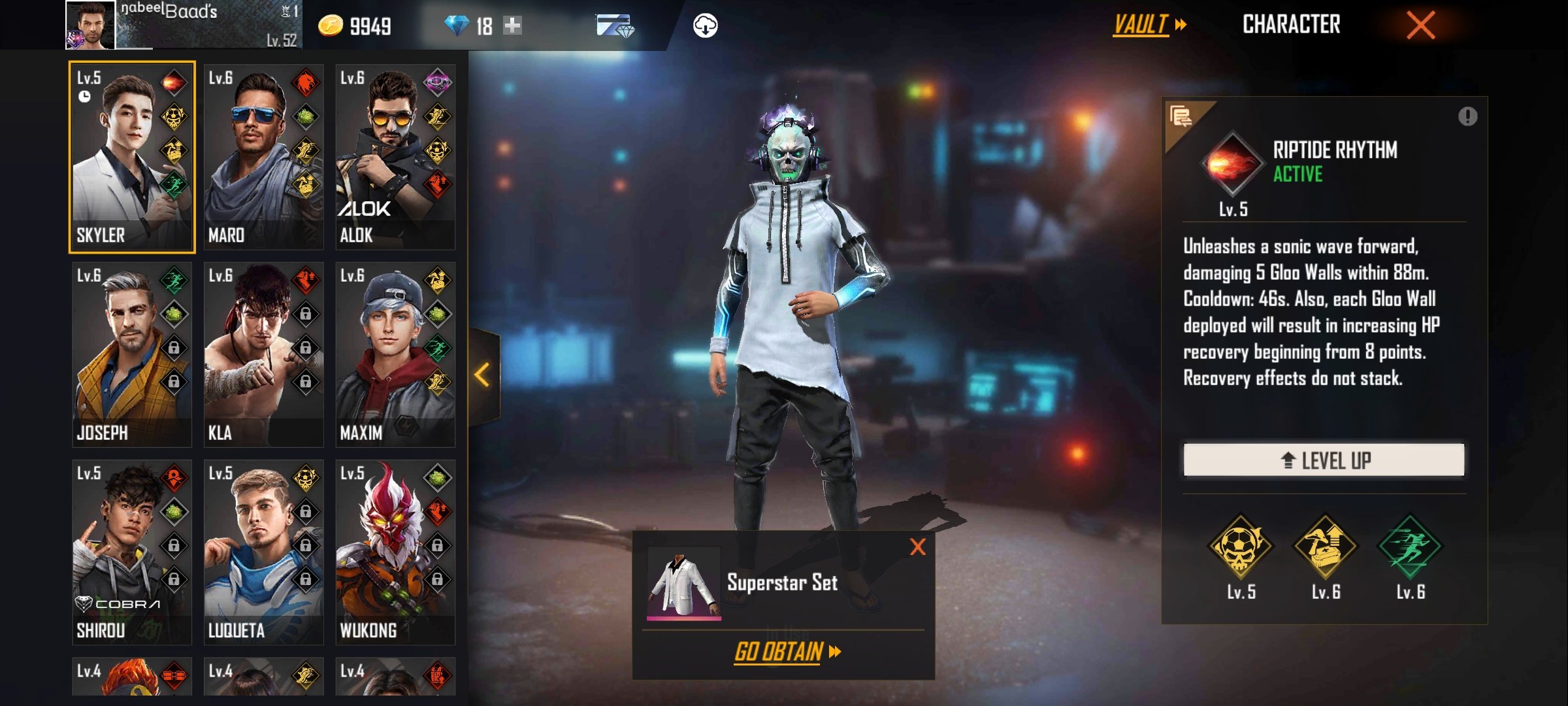Choose Maxim from the character grid
Screen dimensions: 1568x706
click(395, 354)
